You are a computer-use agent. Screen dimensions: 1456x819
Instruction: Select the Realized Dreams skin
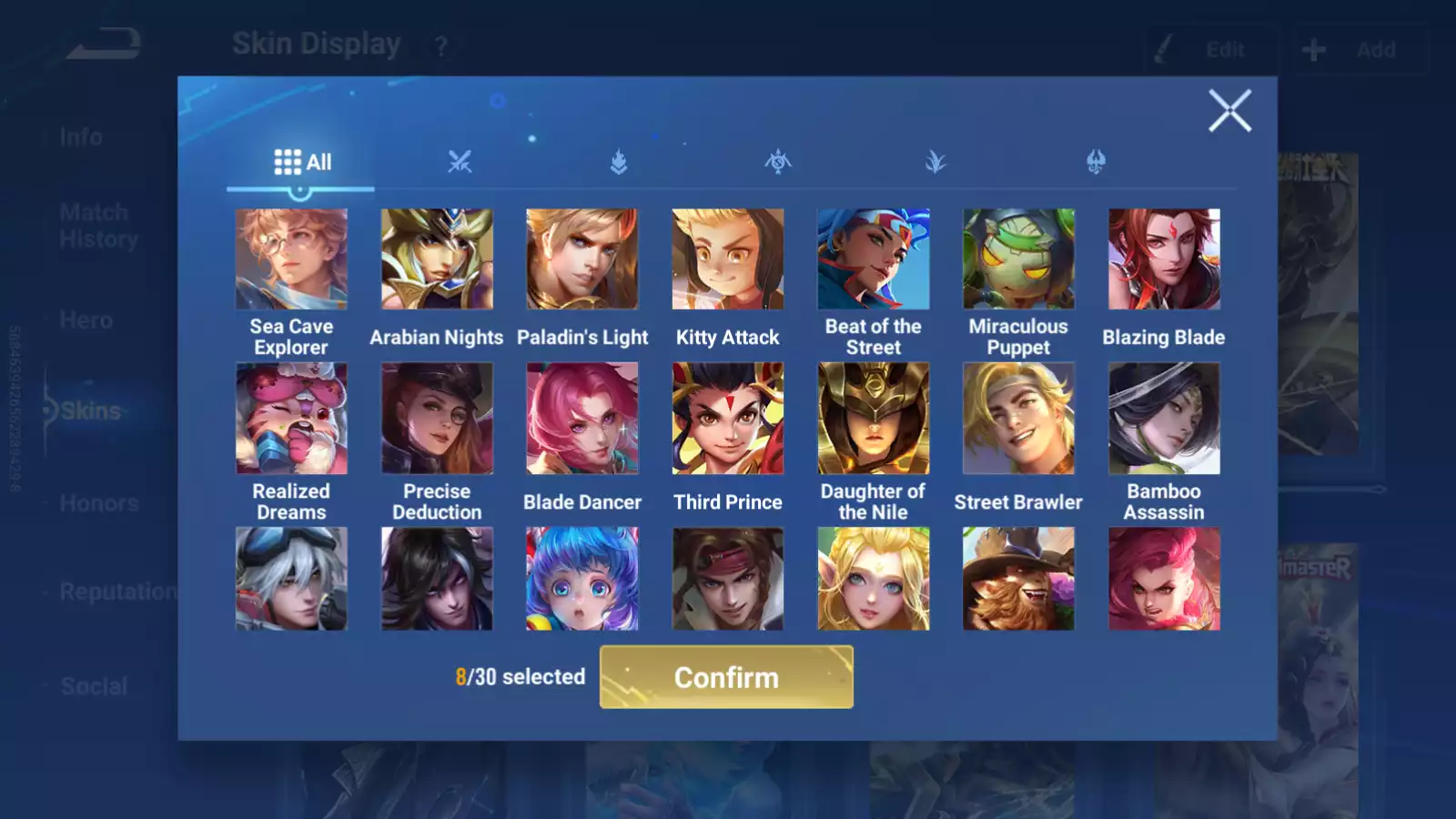(x=291, y=419)
